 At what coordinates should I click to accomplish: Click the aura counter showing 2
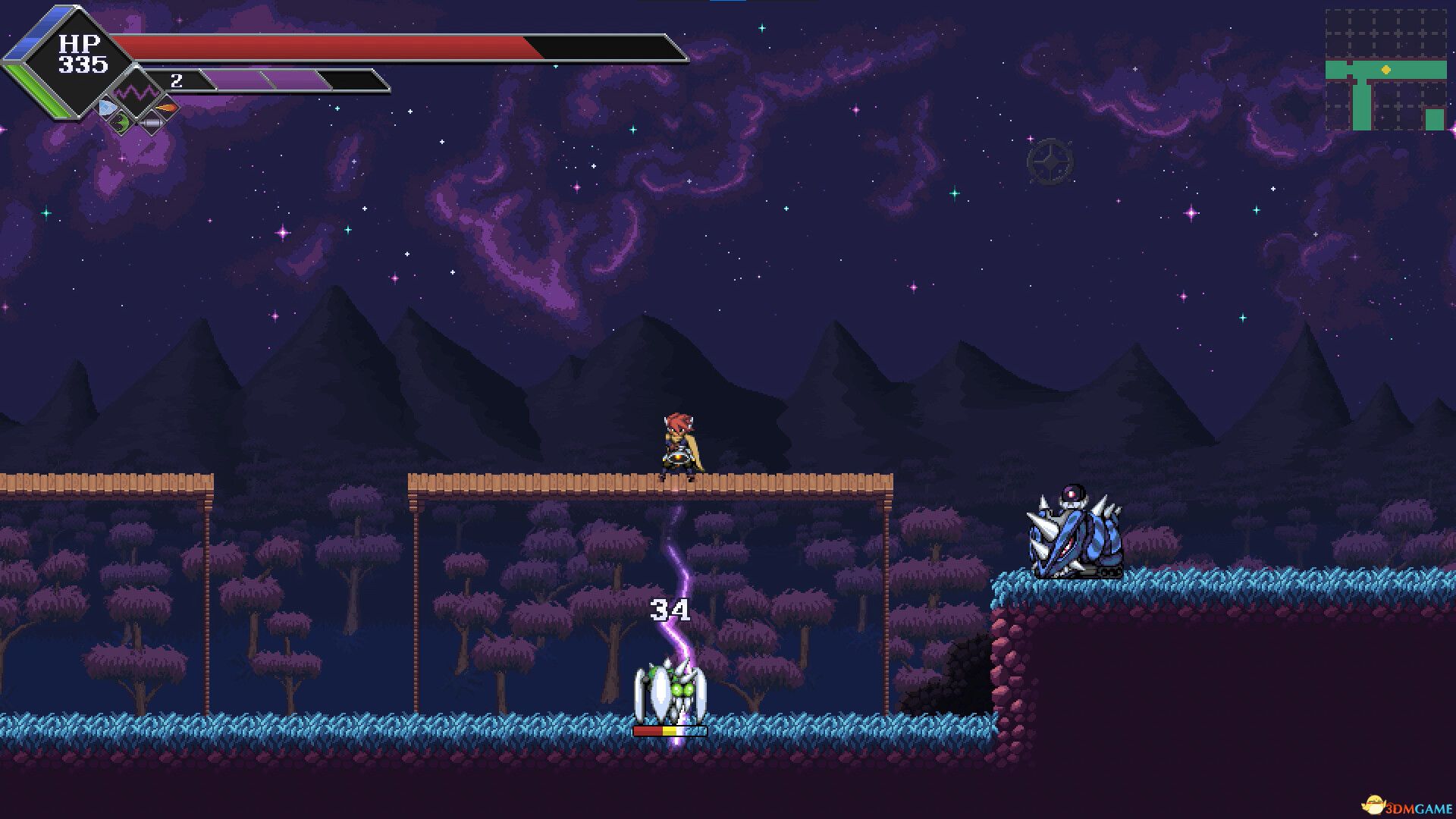(x=177, y=80)
